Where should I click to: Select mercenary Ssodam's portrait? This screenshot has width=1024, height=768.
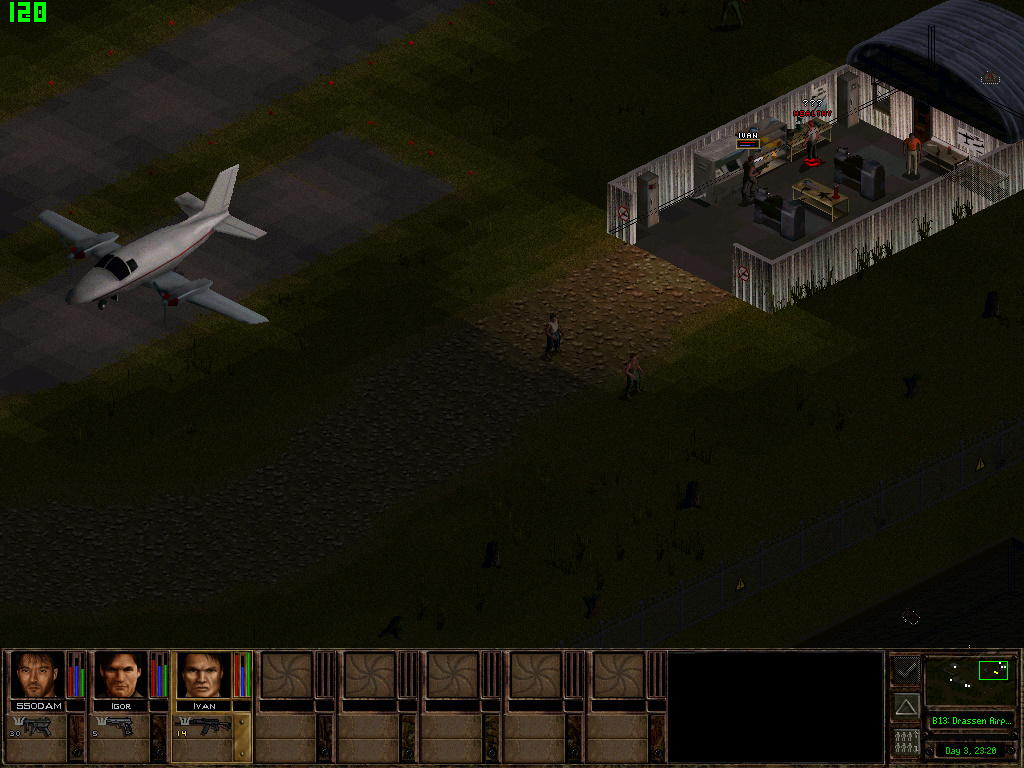[x=38, y=675]
